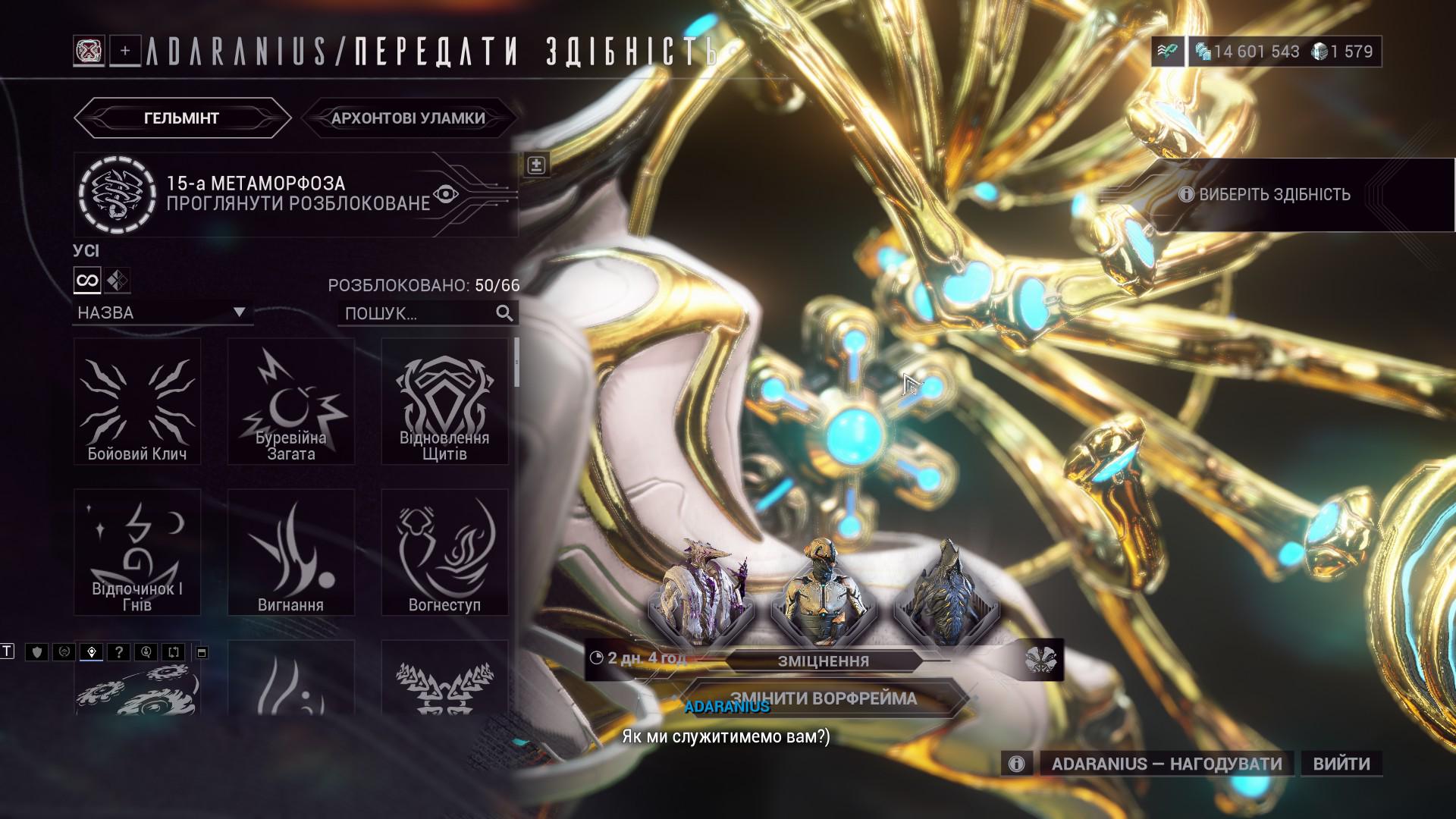Click the player search icon in bottom toolbar

click(x=146, y=651)
